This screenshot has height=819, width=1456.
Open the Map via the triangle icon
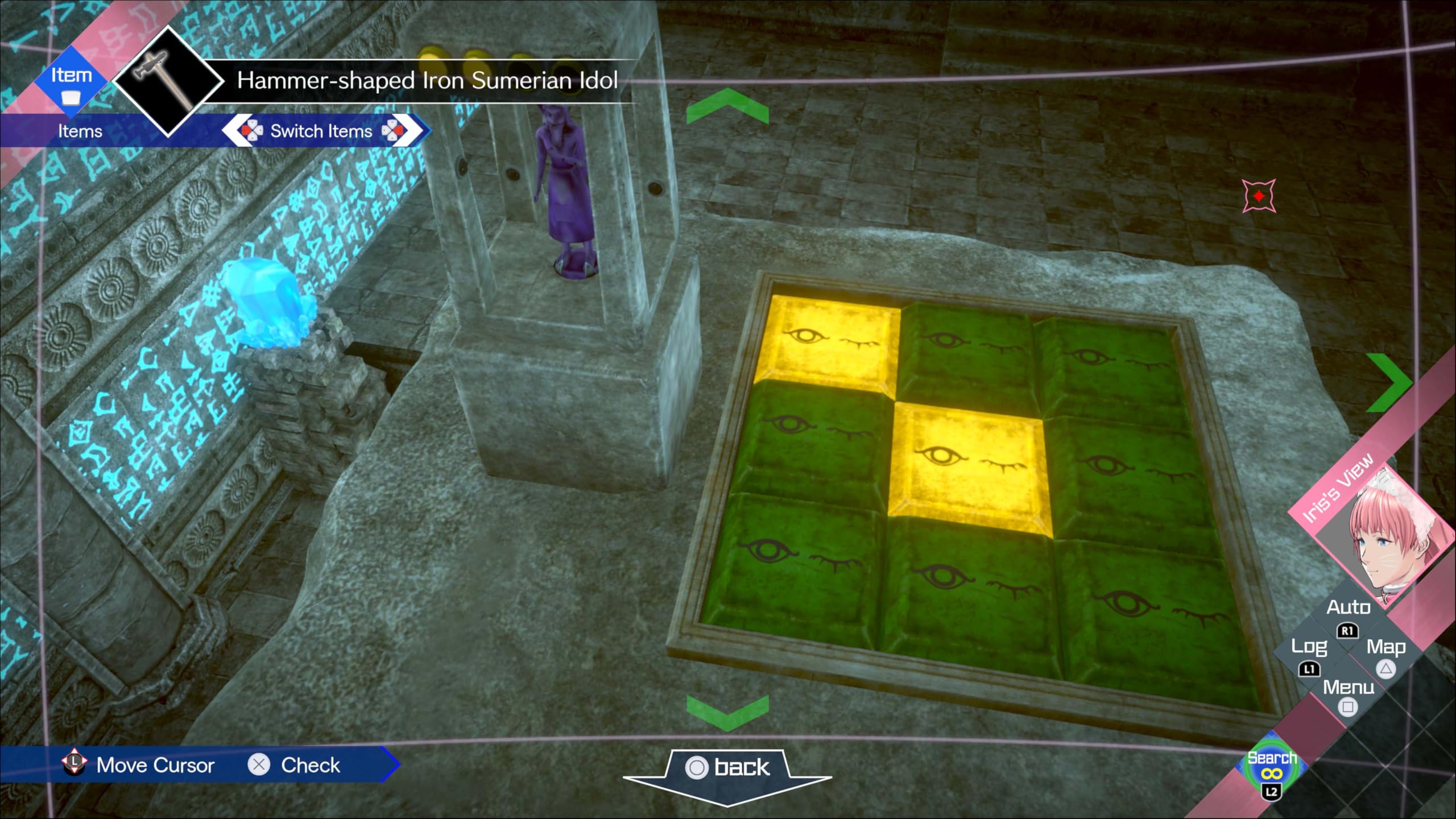[x=1384, y=669]
